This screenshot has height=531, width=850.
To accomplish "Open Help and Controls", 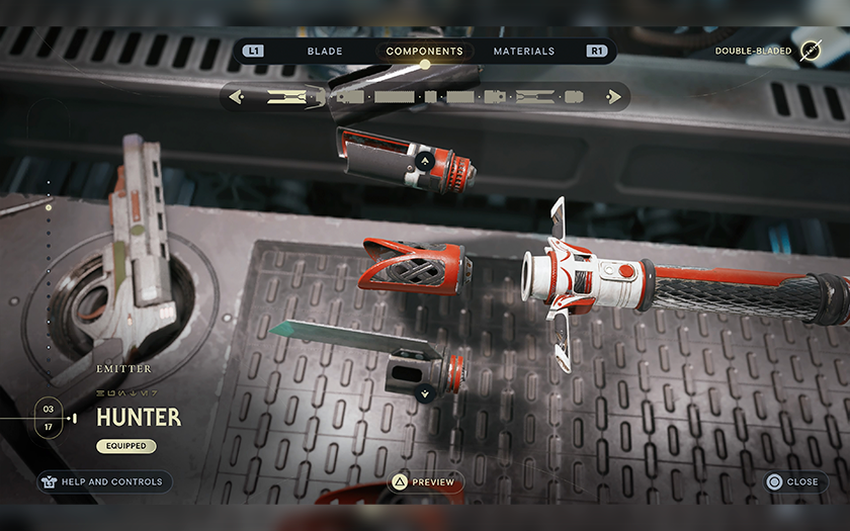I will (100, 482).
